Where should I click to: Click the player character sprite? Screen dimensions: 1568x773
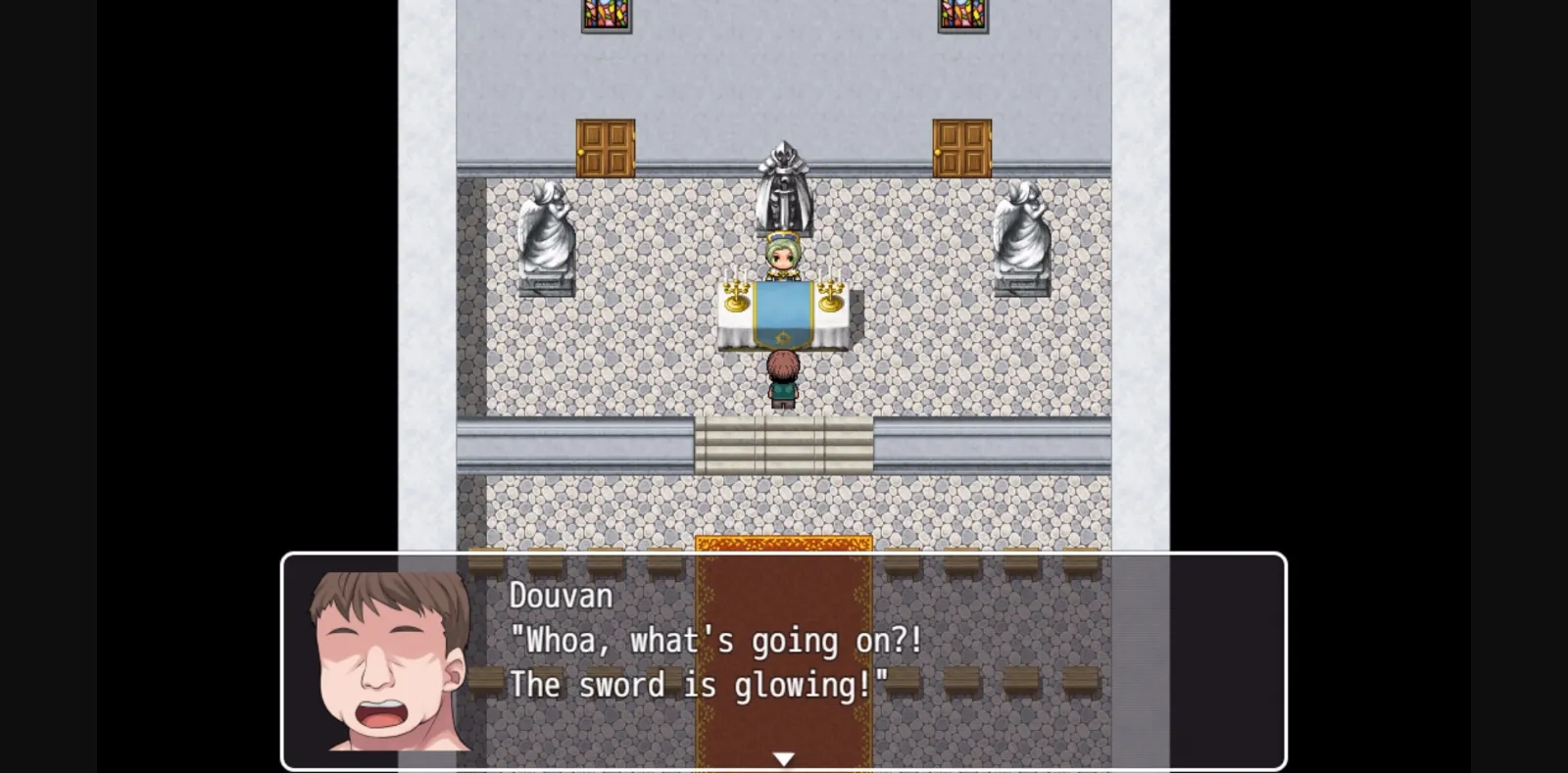pyautogui.click(x=784, y=377)
